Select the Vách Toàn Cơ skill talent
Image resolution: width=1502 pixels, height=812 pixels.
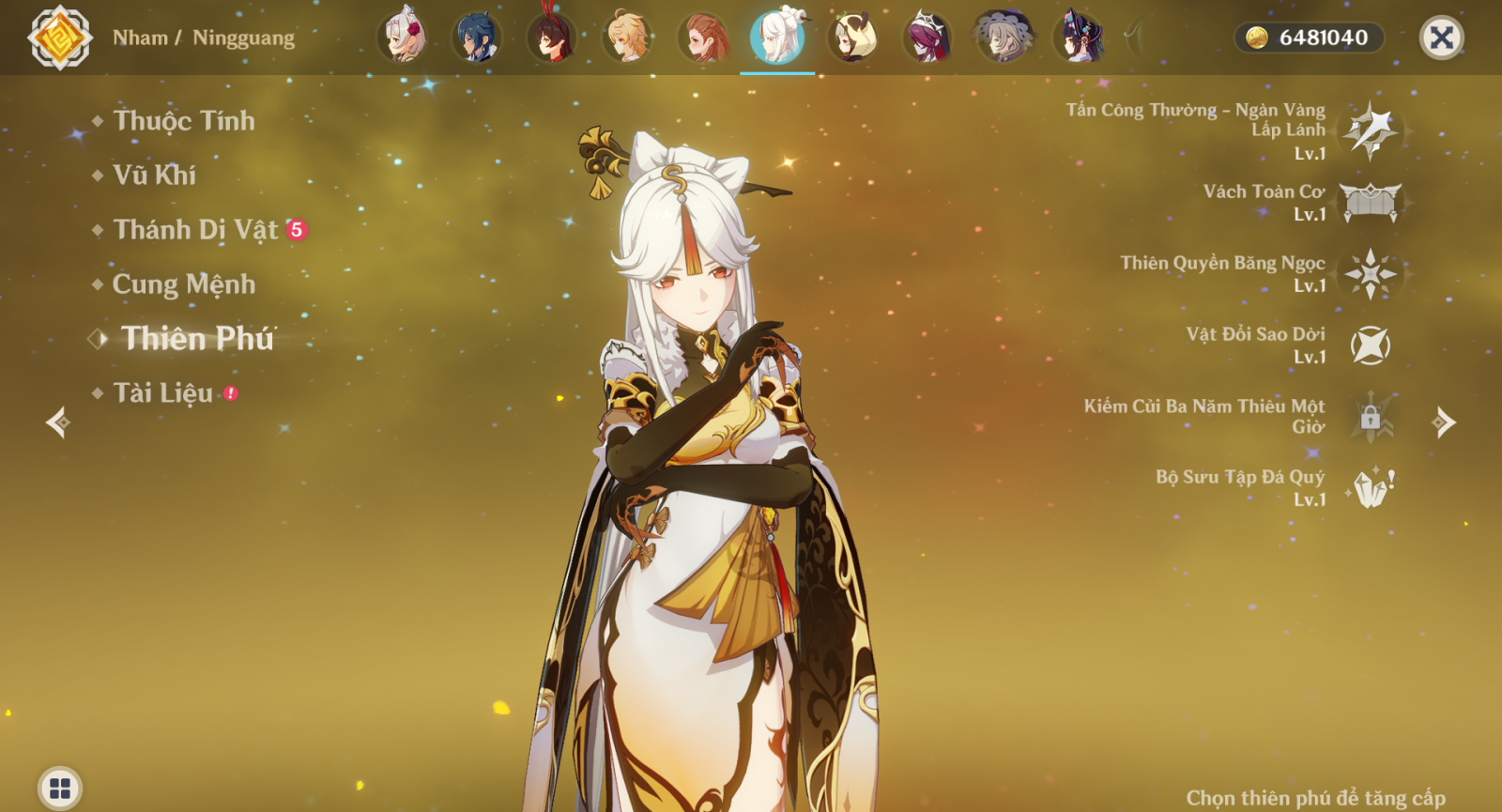click(x=1371, y=202)
